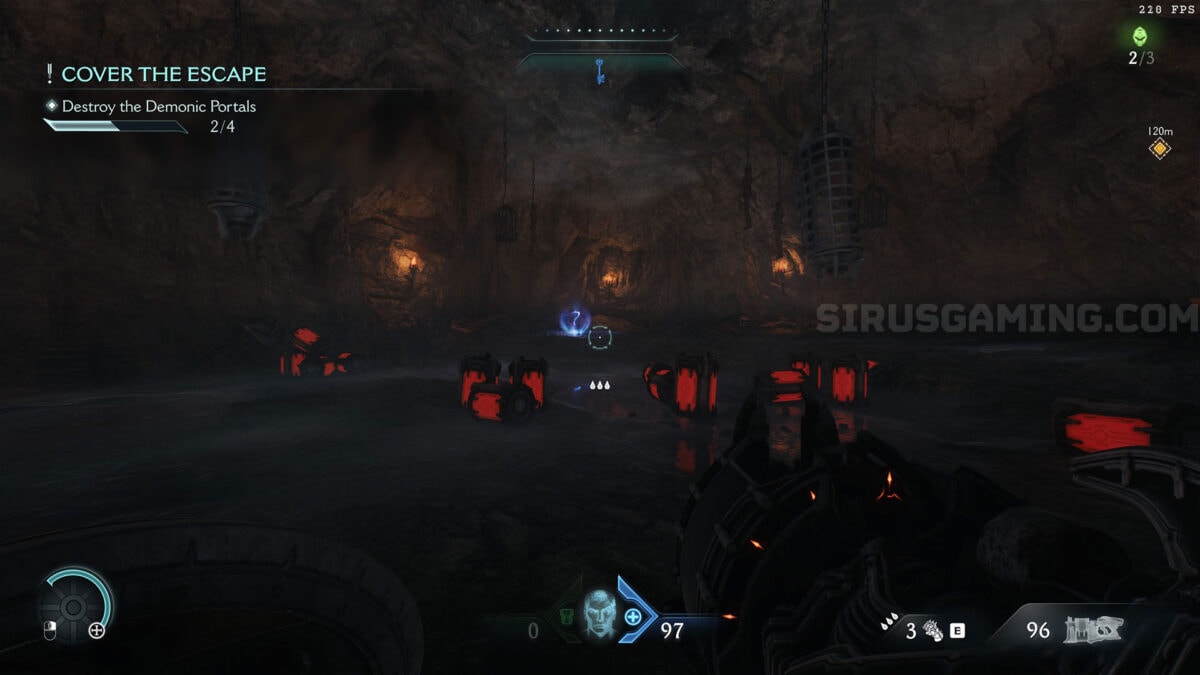Select the orange diamond waypoint marker

coord(1159,149)
